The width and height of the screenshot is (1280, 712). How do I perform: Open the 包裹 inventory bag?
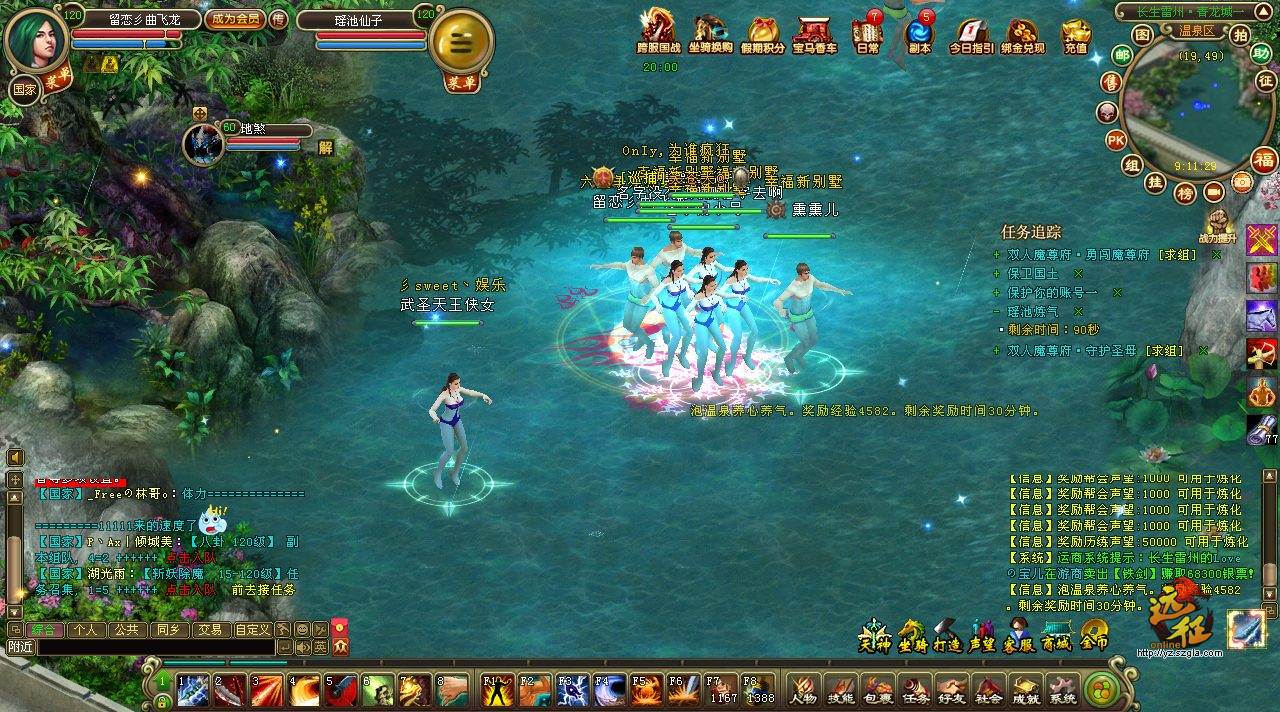[x=877, y=690]
